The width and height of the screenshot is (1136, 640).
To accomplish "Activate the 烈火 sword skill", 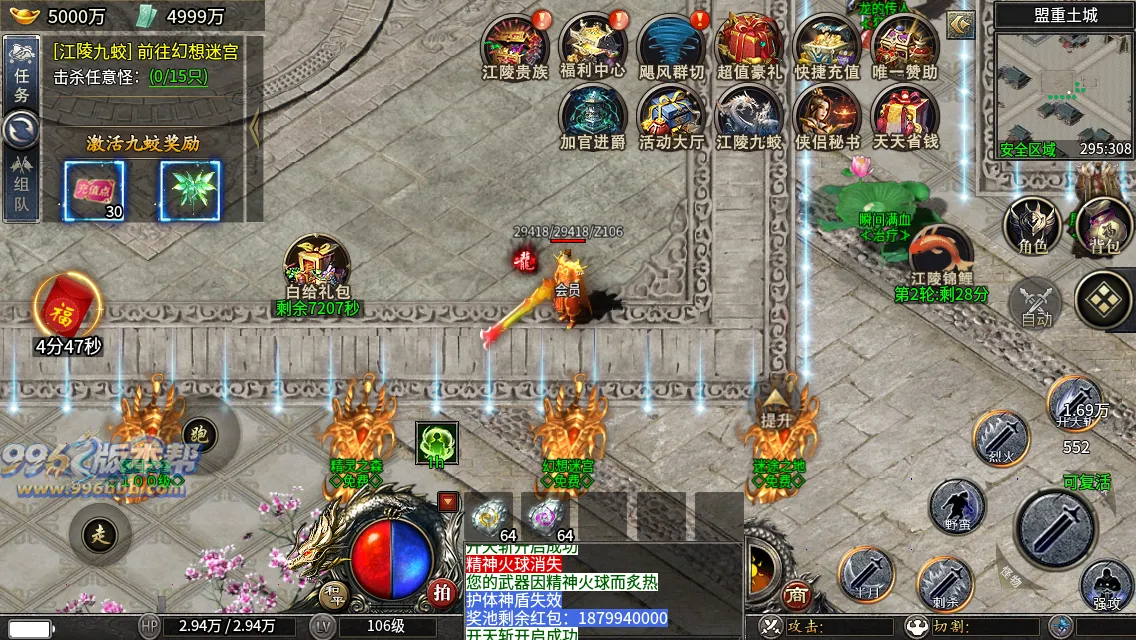I will (1002, 438).
